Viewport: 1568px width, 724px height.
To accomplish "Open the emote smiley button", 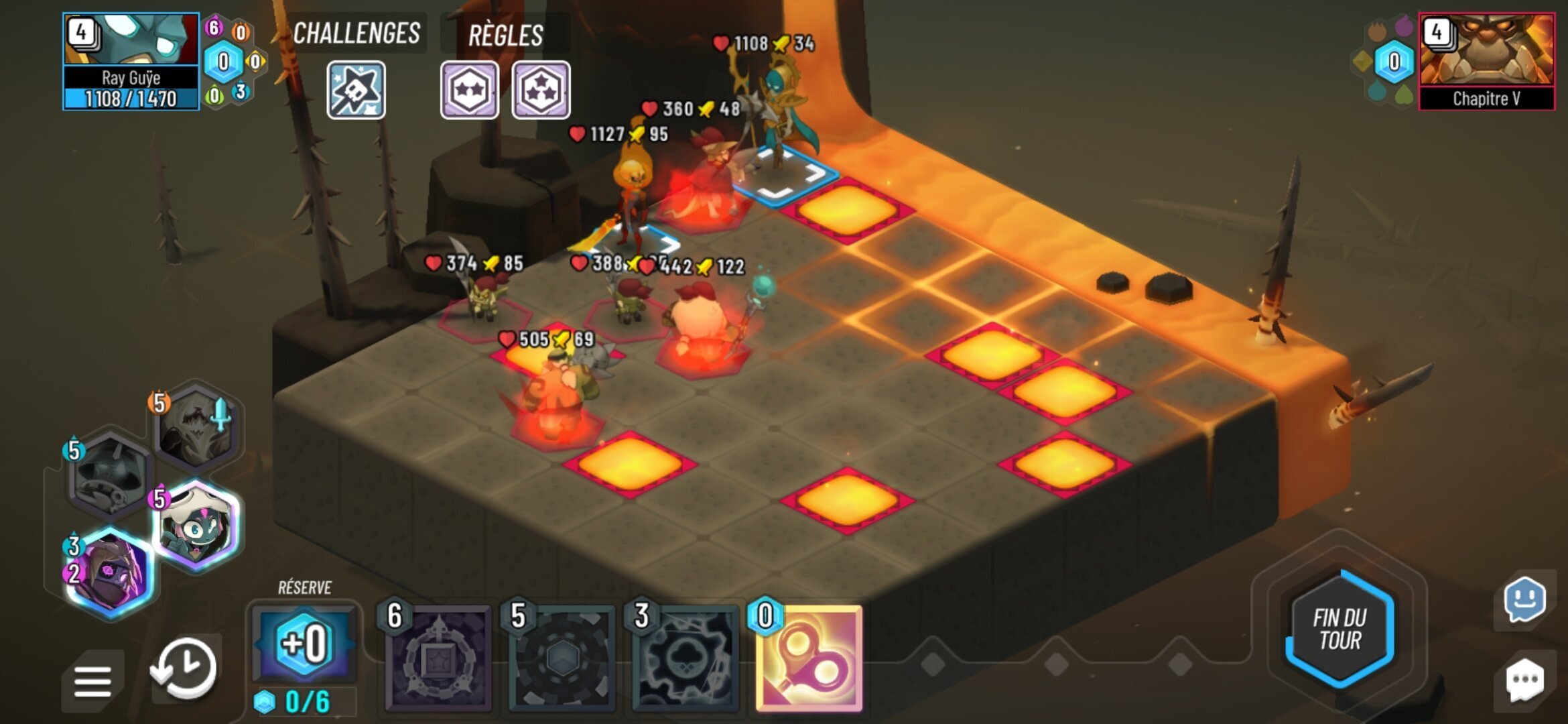I will pyautogui.click(x=1524, y=600).
